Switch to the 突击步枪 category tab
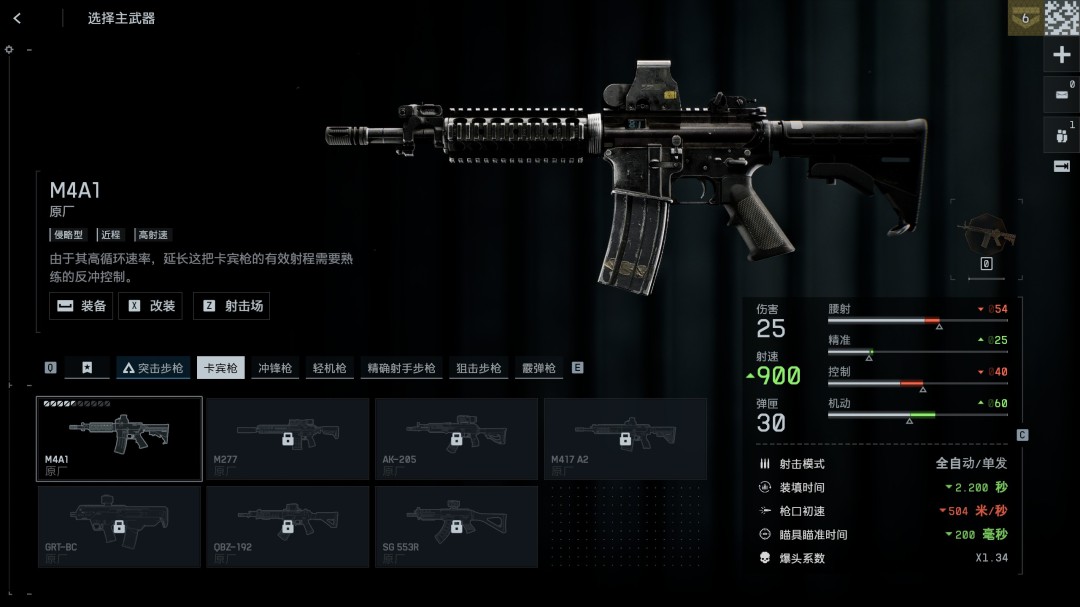 (x=153, y=368)
